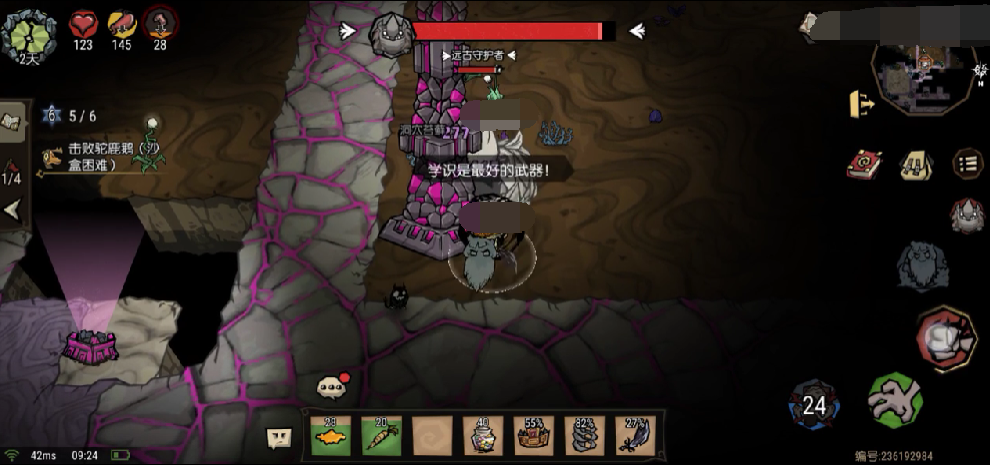Select the orange fish hotbar slot
Screen dimensions: 990x465
tap(331, 435)
